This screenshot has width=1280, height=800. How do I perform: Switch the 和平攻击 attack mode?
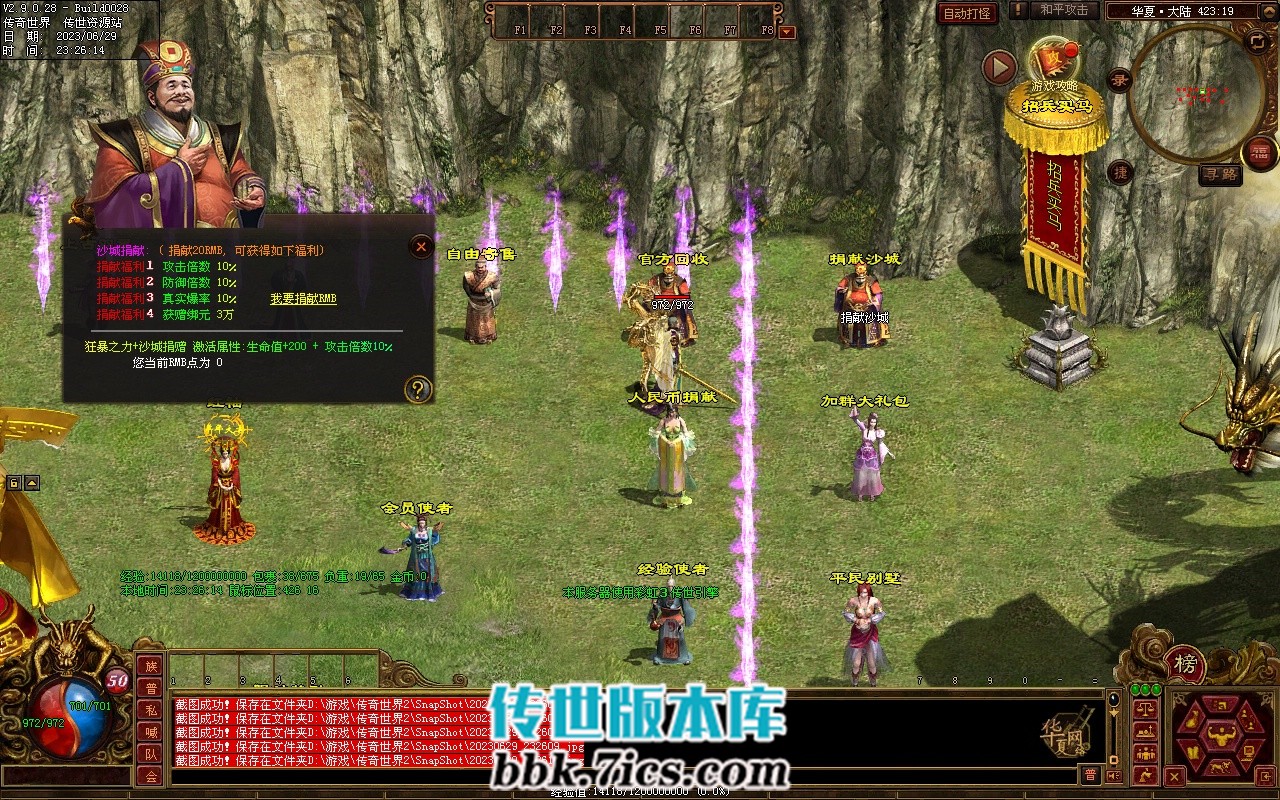pos(1063,10)
